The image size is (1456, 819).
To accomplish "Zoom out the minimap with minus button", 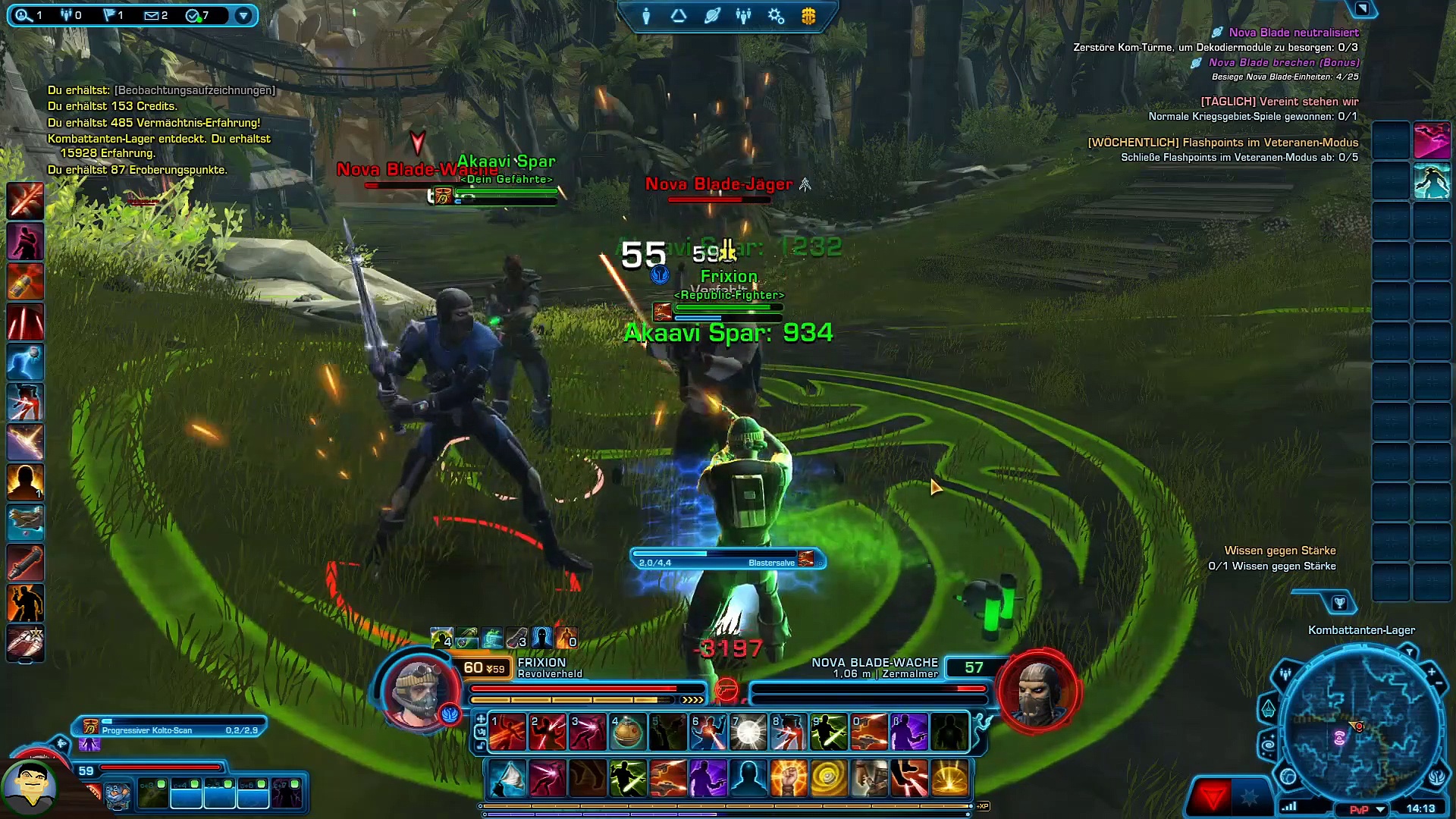I will (1439, 684).
